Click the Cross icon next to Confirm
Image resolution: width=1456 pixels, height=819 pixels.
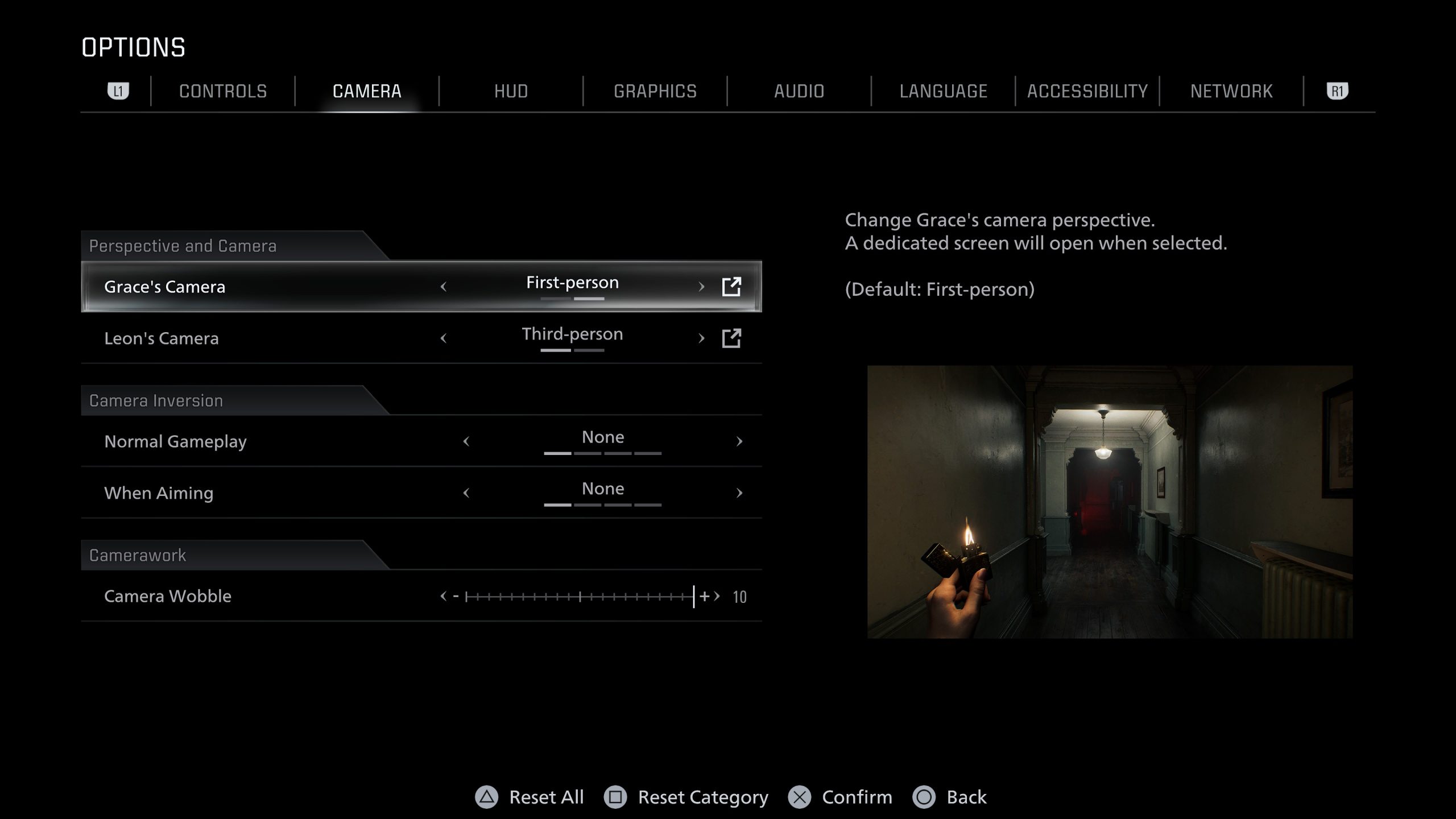(799, 797)
